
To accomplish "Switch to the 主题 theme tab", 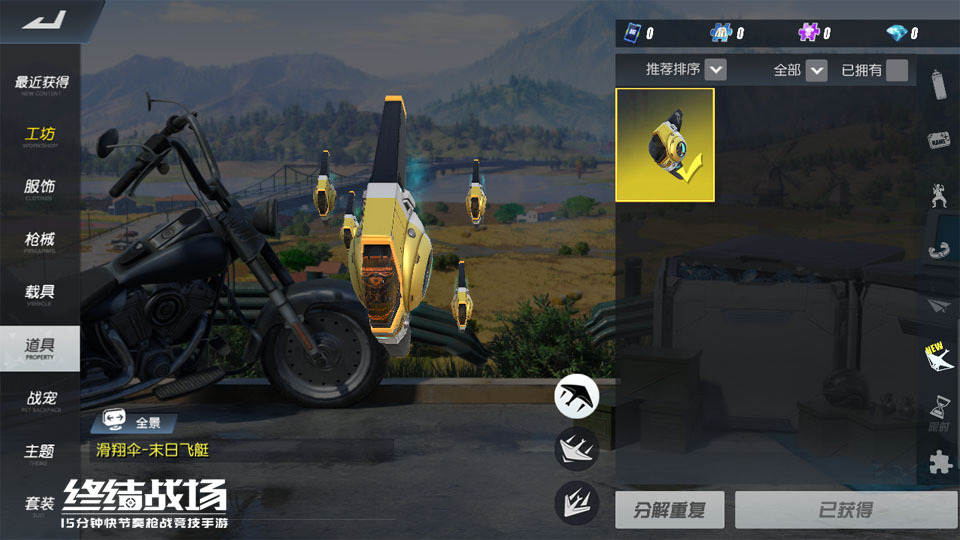I will [40, 453].
